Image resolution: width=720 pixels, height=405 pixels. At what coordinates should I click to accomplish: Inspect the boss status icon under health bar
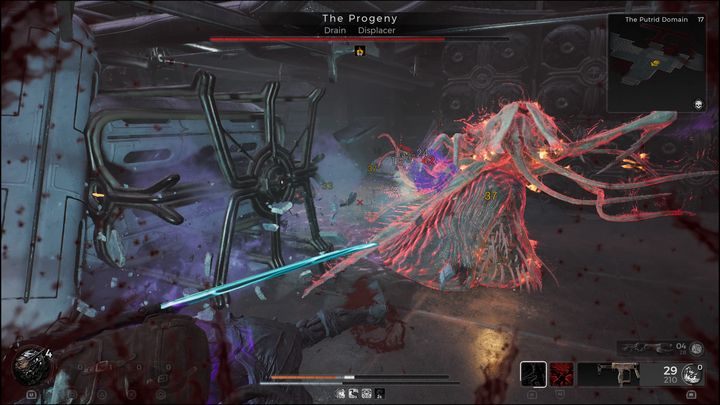click(359, 50)
